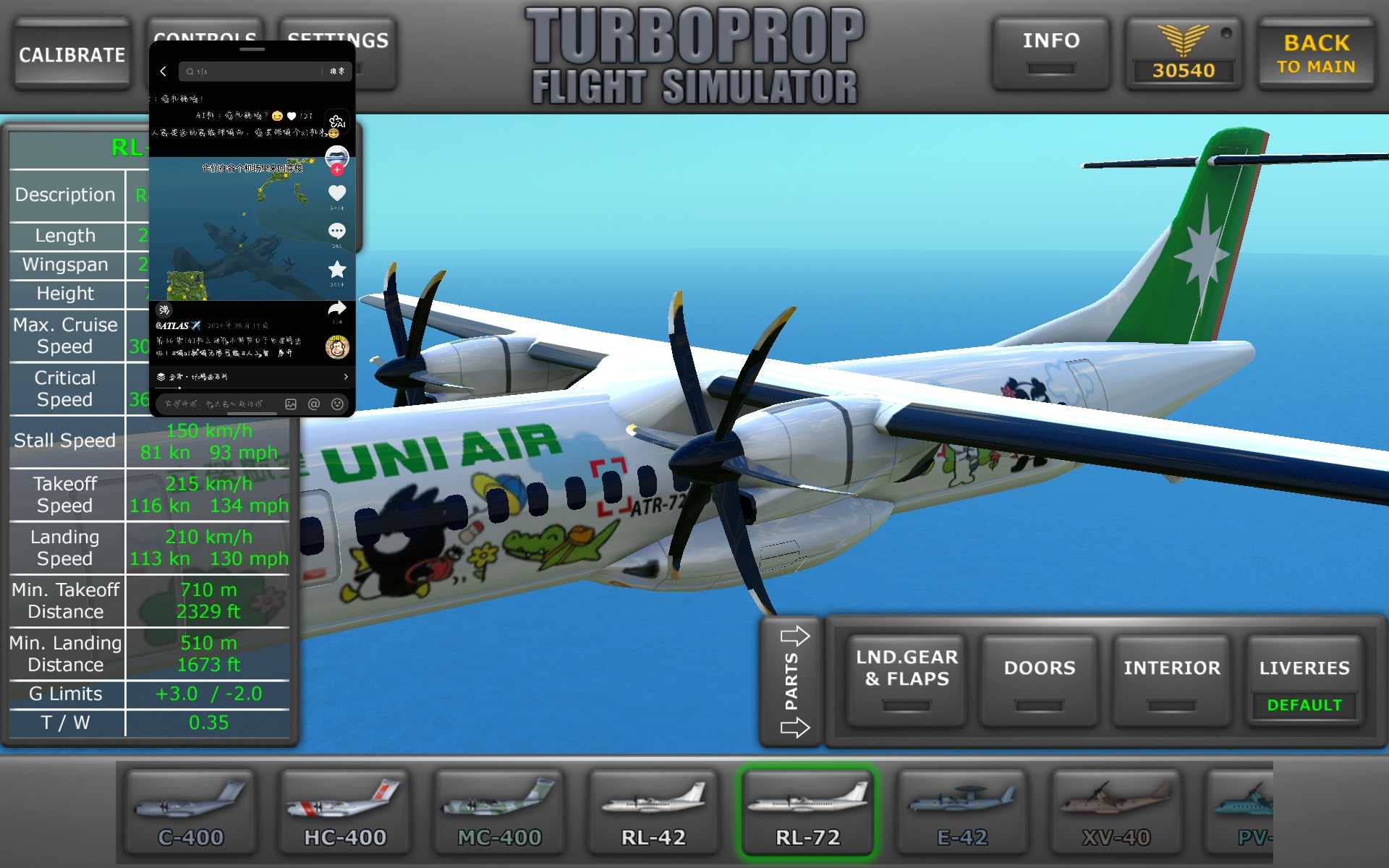1389x868 pixels.
Task: Like the video in the overlay
Action: click(337, 193)
